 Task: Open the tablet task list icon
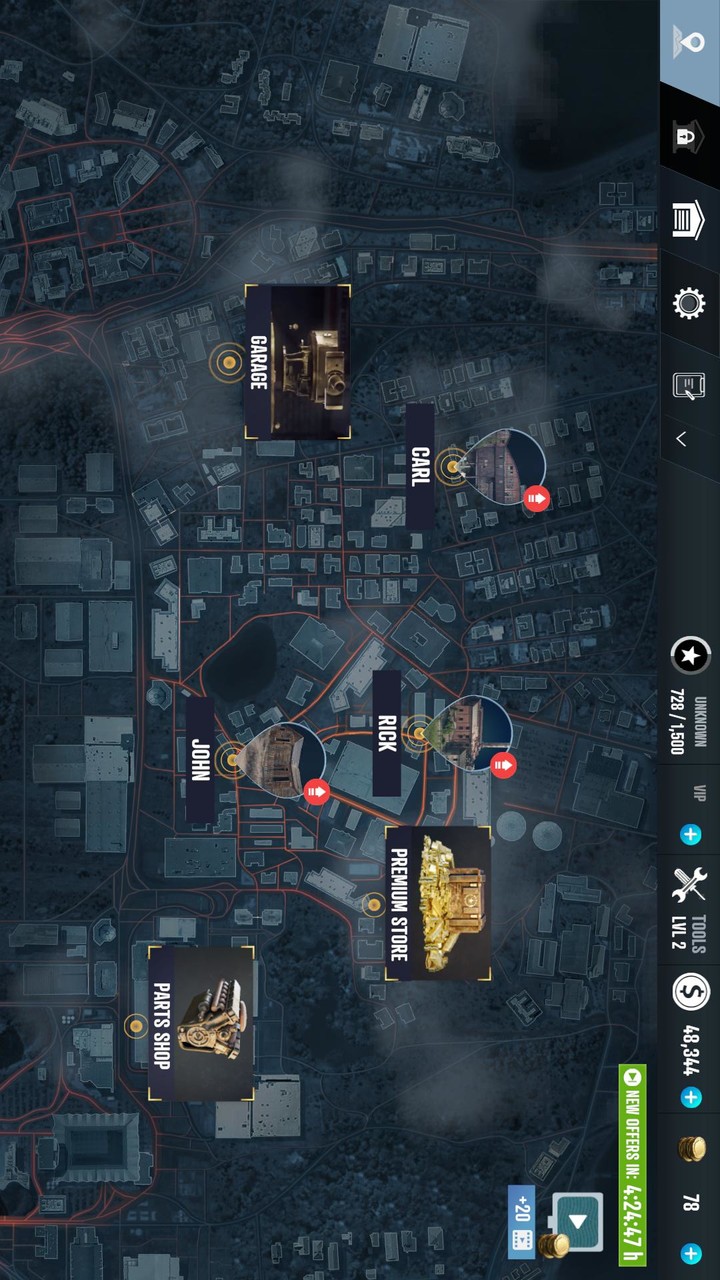click(x=689, y=383)
